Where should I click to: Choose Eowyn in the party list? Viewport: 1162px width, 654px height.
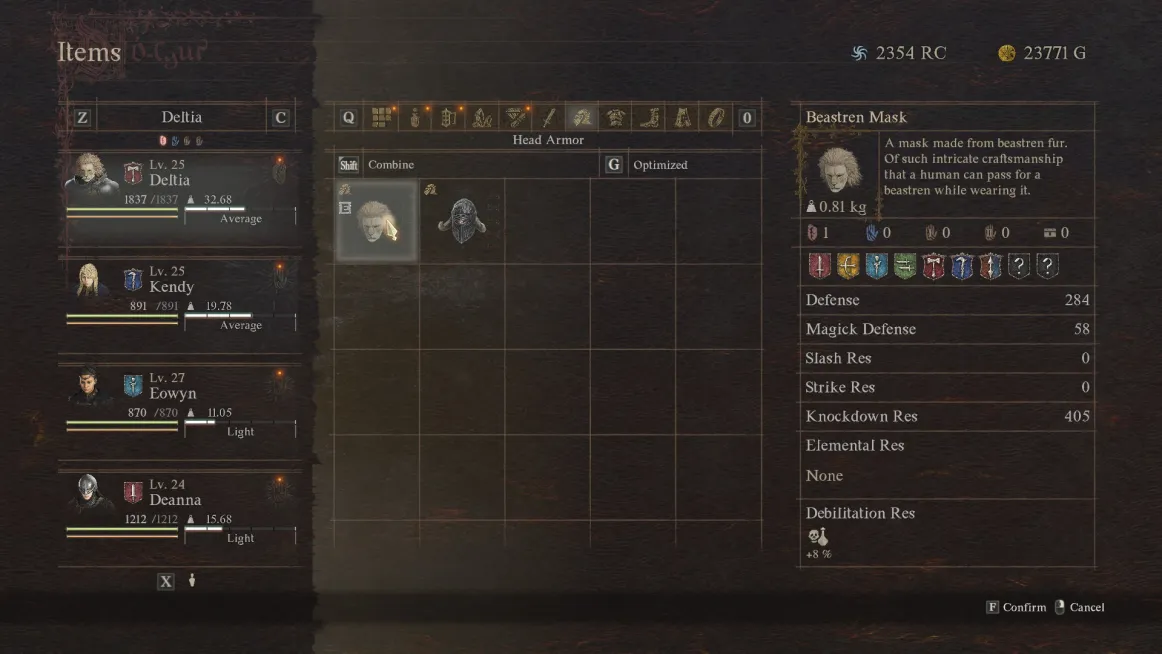point(180,402)
